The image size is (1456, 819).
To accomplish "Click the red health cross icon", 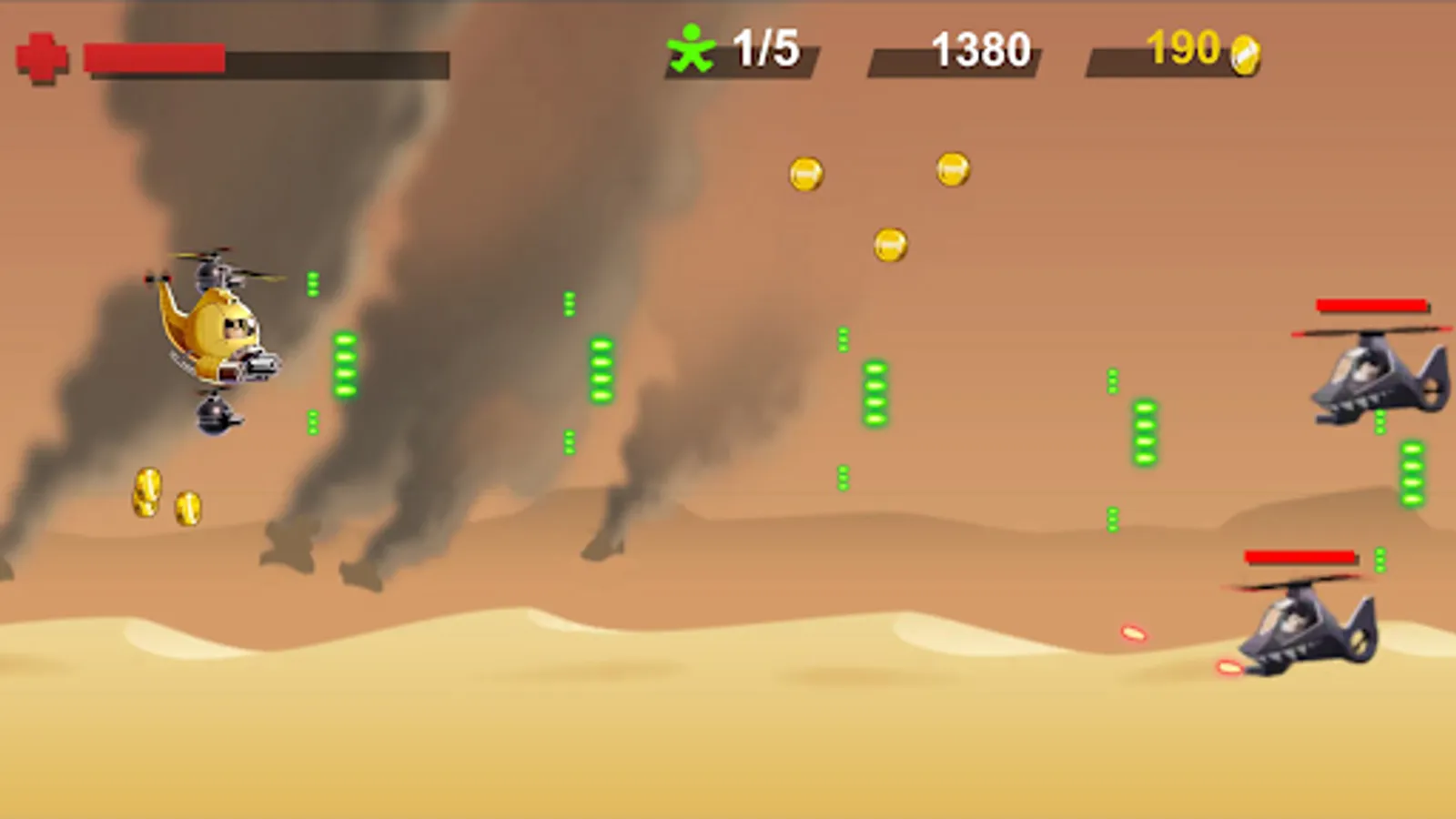I will 40,57.
